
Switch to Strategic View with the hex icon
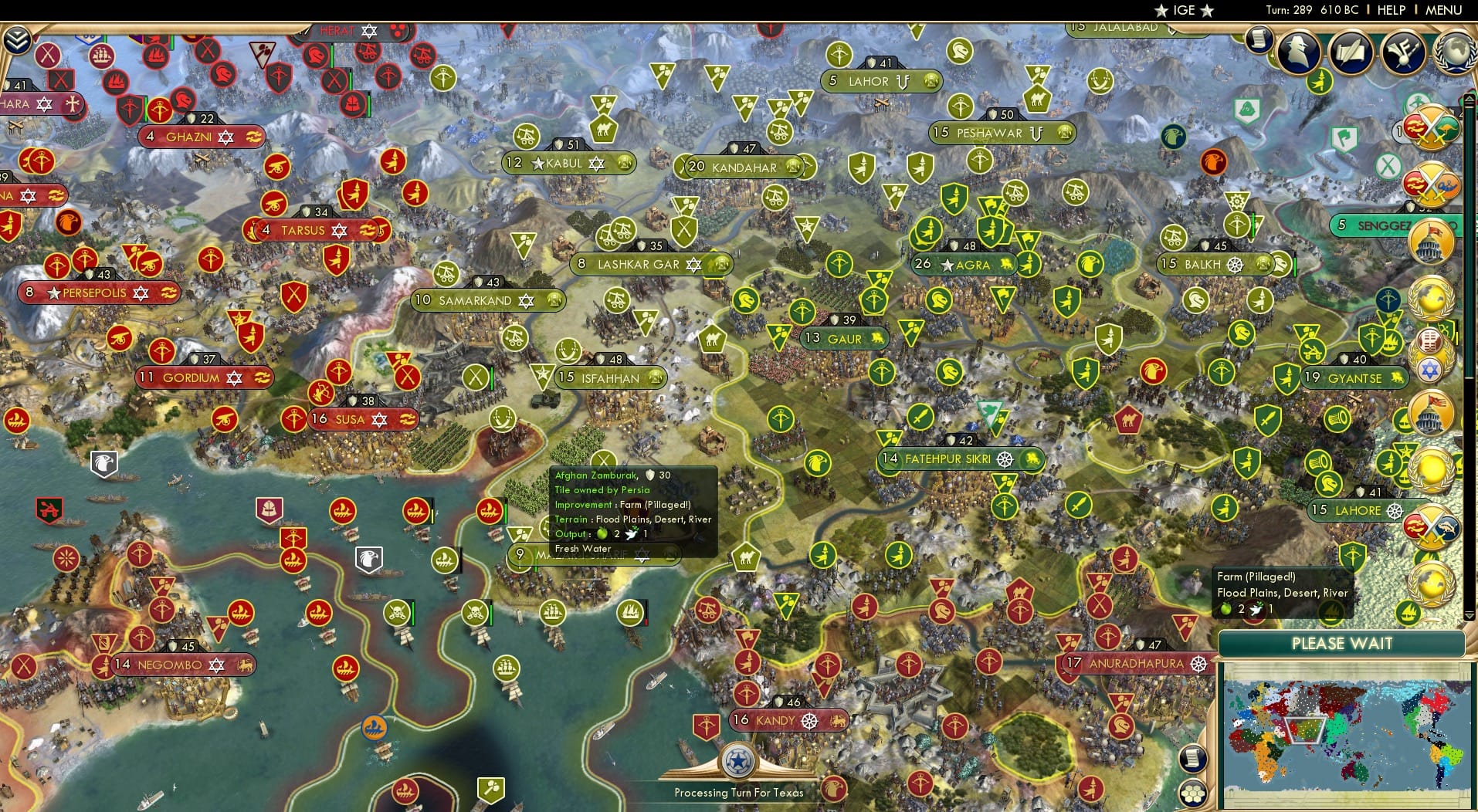click(1194, 795)
